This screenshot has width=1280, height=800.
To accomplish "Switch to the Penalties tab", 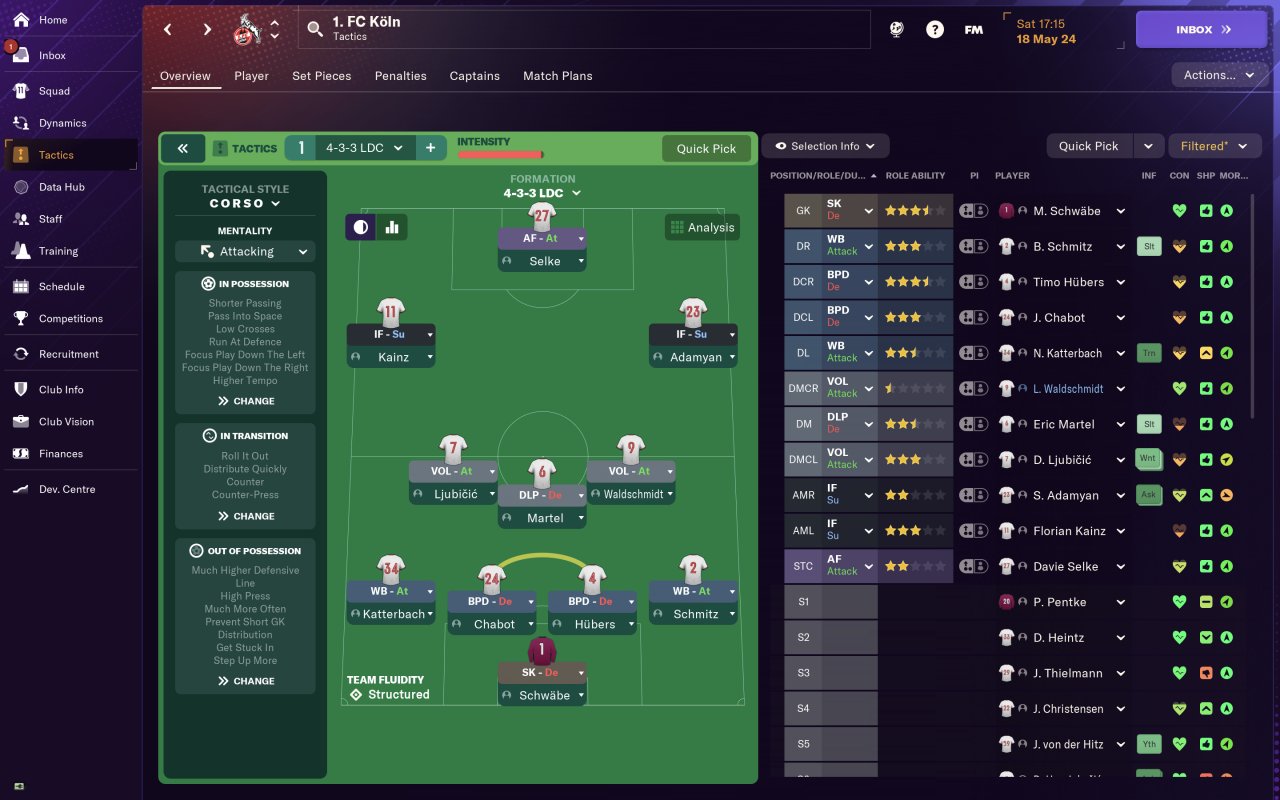I will pos(400,76).
